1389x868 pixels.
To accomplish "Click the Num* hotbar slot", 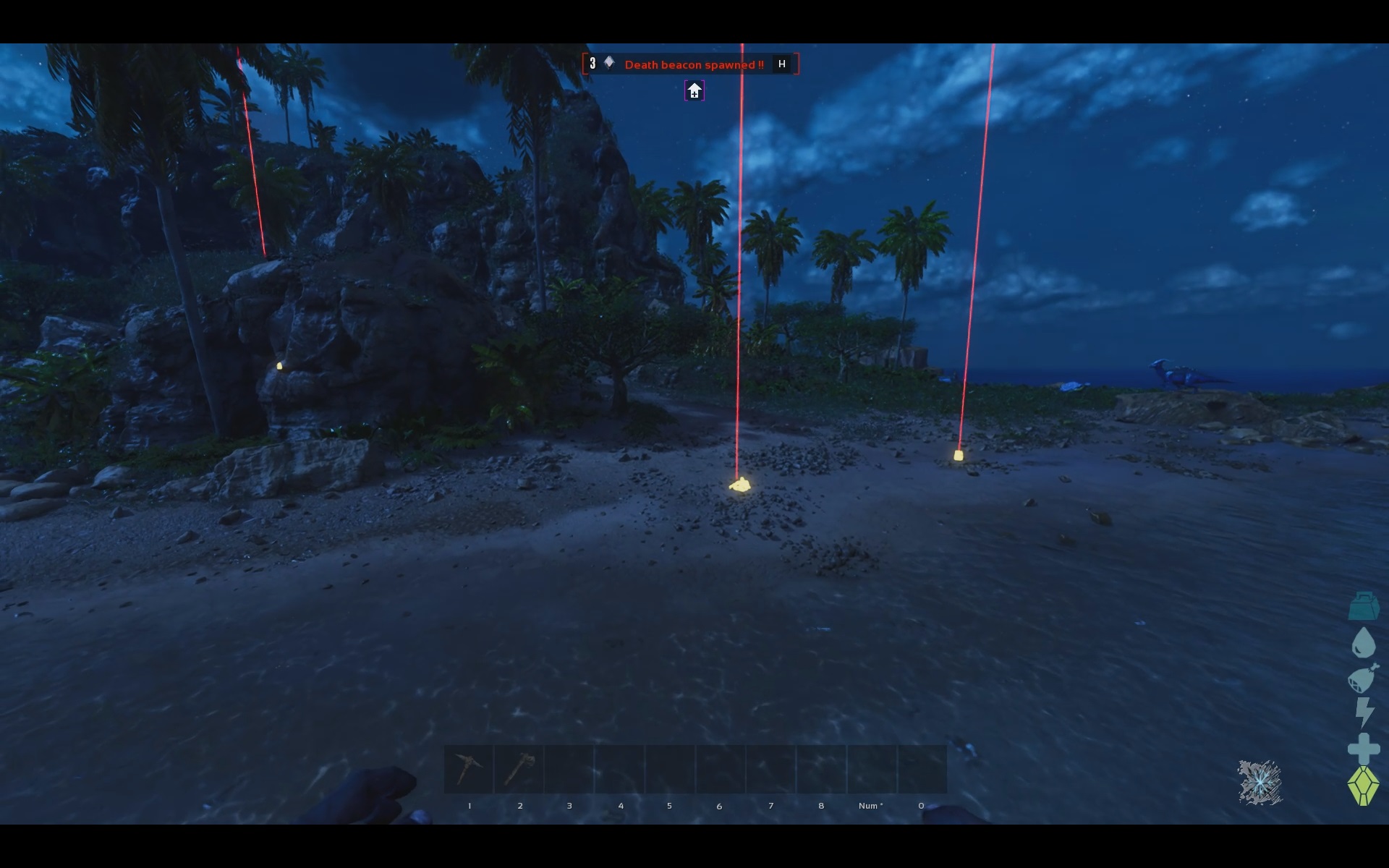I will (x=870, y=768).
